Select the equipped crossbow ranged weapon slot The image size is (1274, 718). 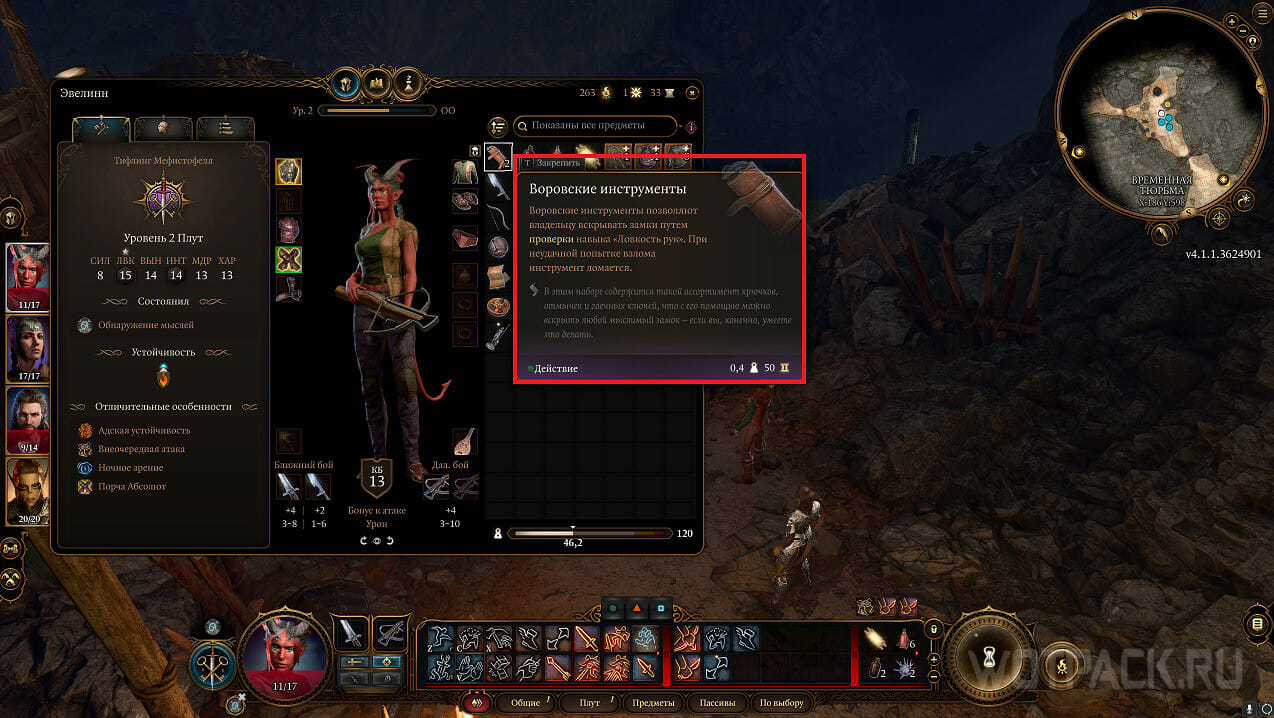pos(436,487)
